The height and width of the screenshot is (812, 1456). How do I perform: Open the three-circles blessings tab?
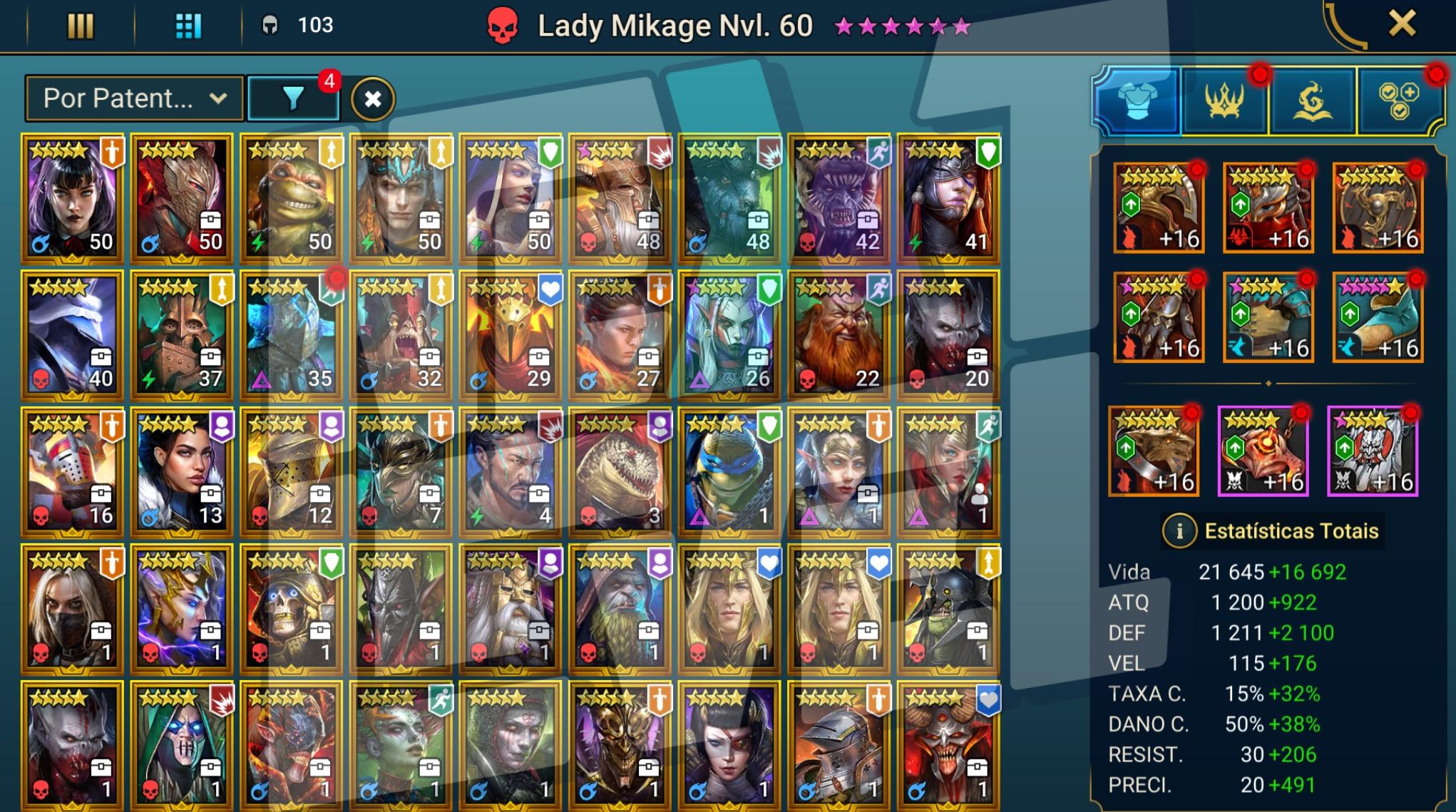point(1399,101)
